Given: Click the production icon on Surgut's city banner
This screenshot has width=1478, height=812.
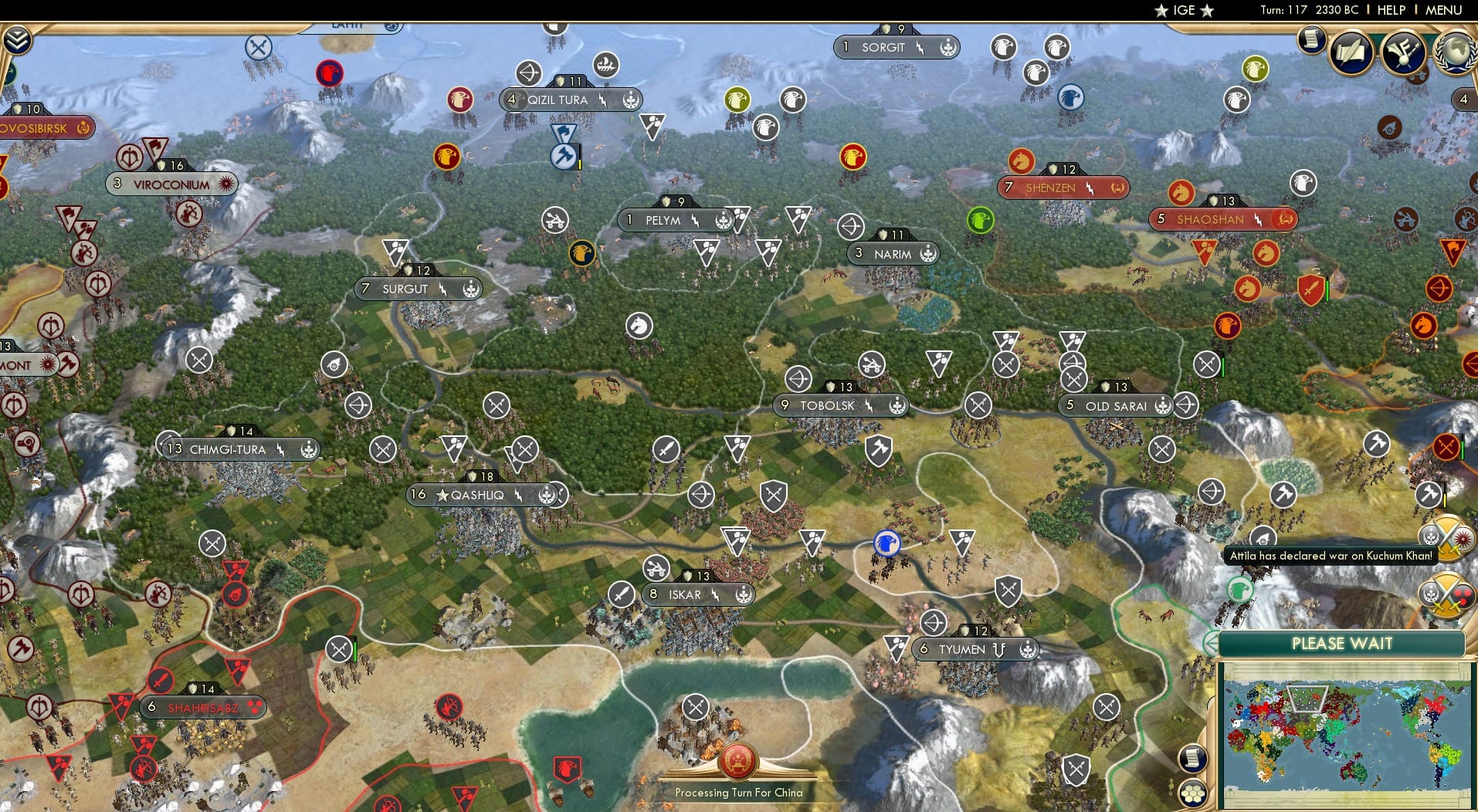Looking at the screenshot, I should pyautogui.click(x=470, y=289).
